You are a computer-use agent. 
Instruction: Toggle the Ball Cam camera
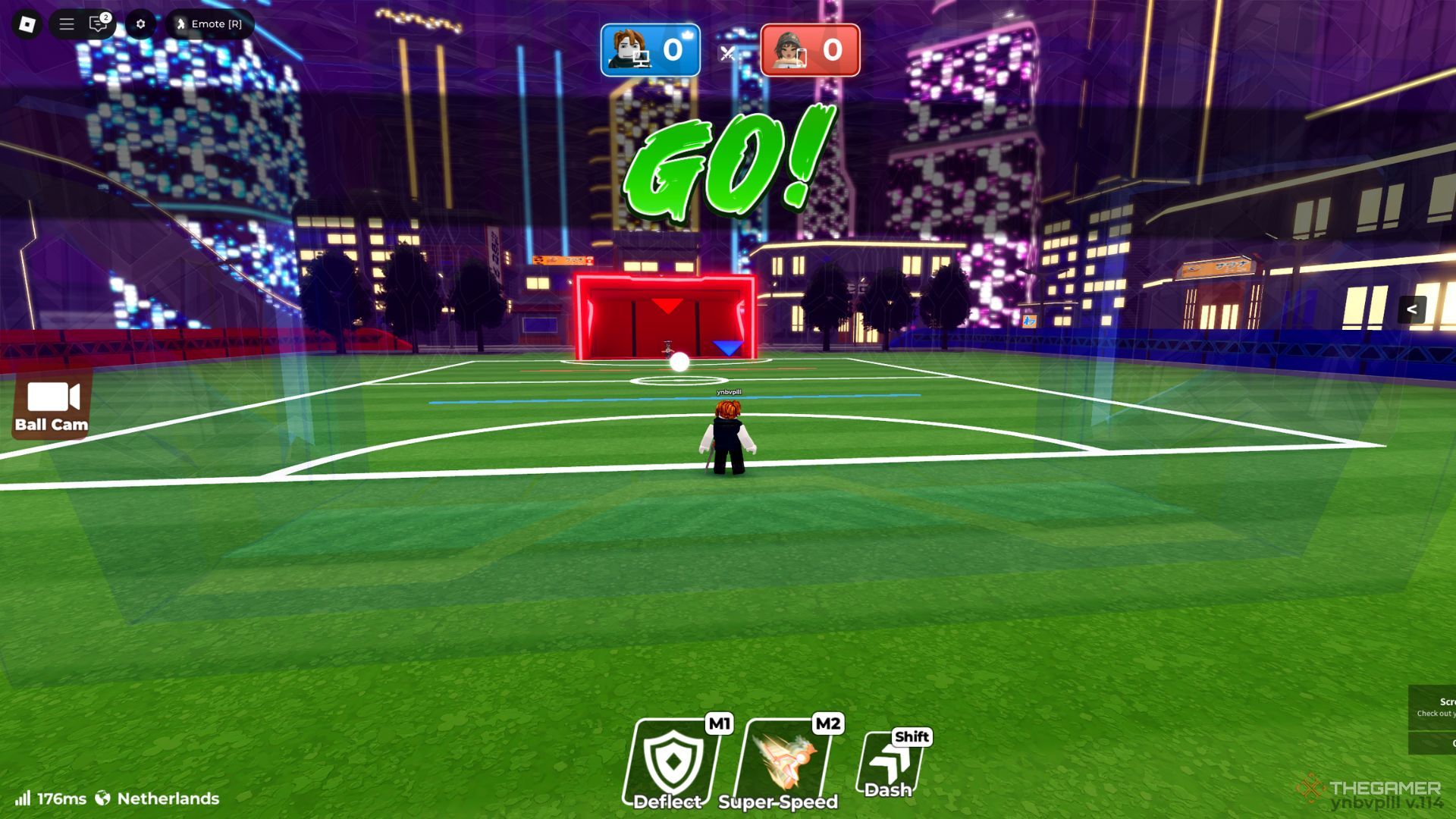[52, 406]
